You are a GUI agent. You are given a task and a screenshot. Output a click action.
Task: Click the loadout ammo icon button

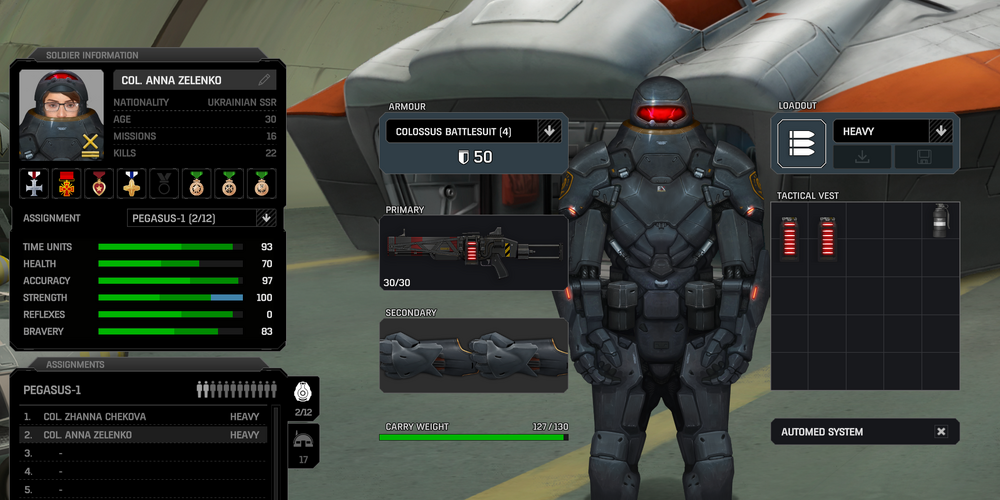[x=802, y=143]
